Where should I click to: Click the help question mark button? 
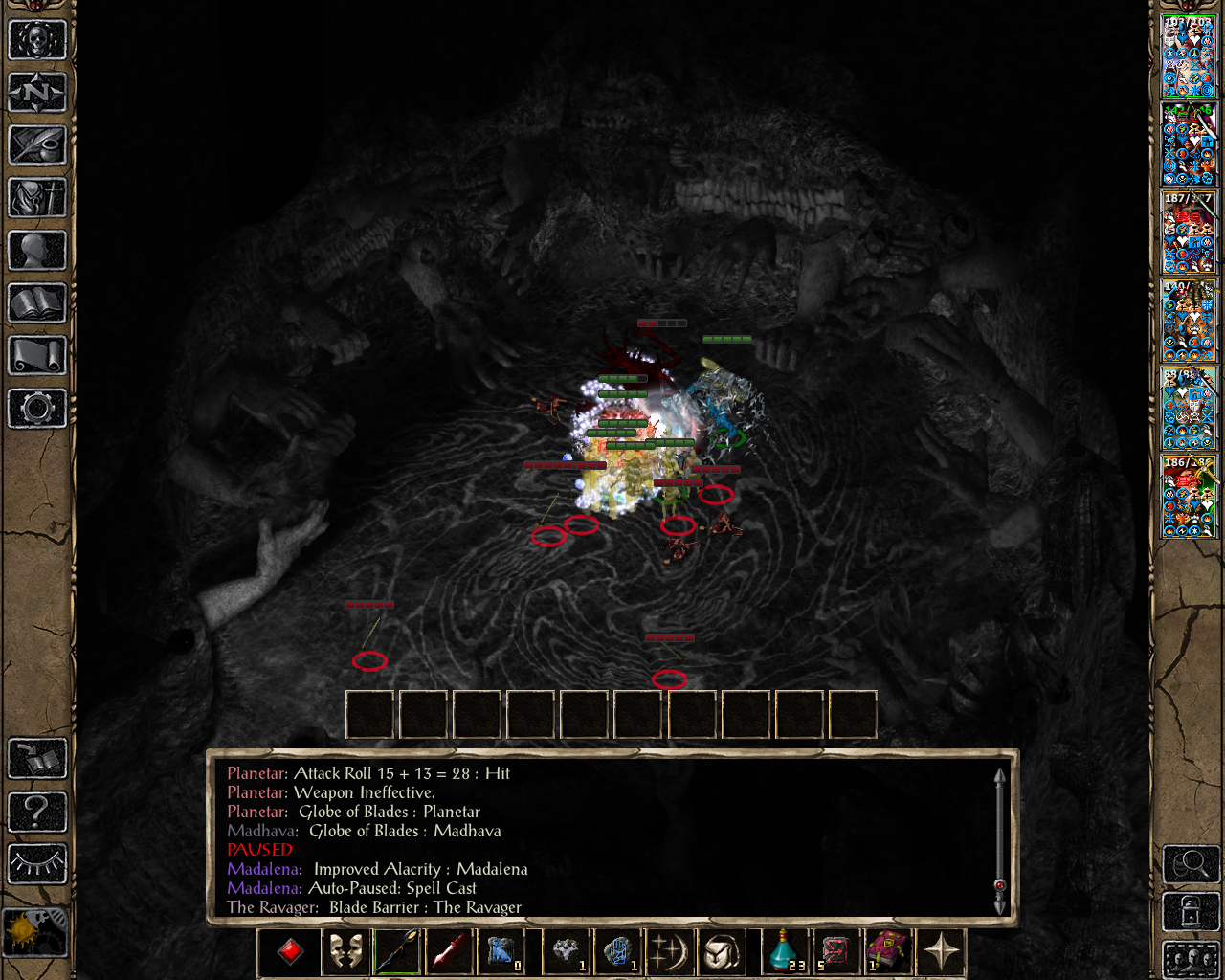[x=37, y=812]
